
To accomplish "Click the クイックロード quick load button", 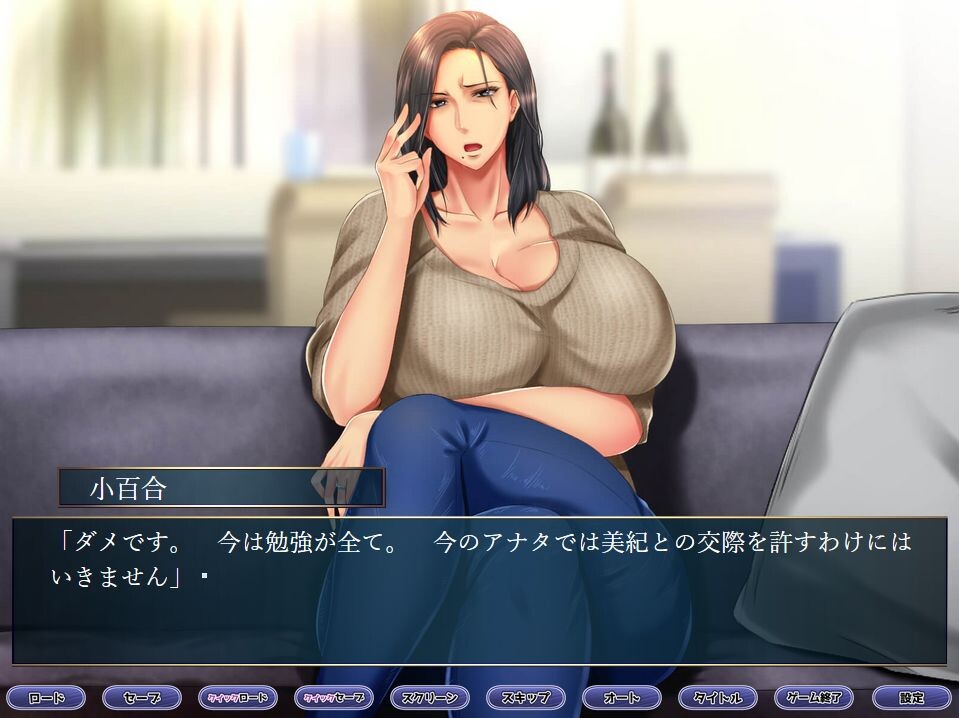I will (x=237, y=697).
